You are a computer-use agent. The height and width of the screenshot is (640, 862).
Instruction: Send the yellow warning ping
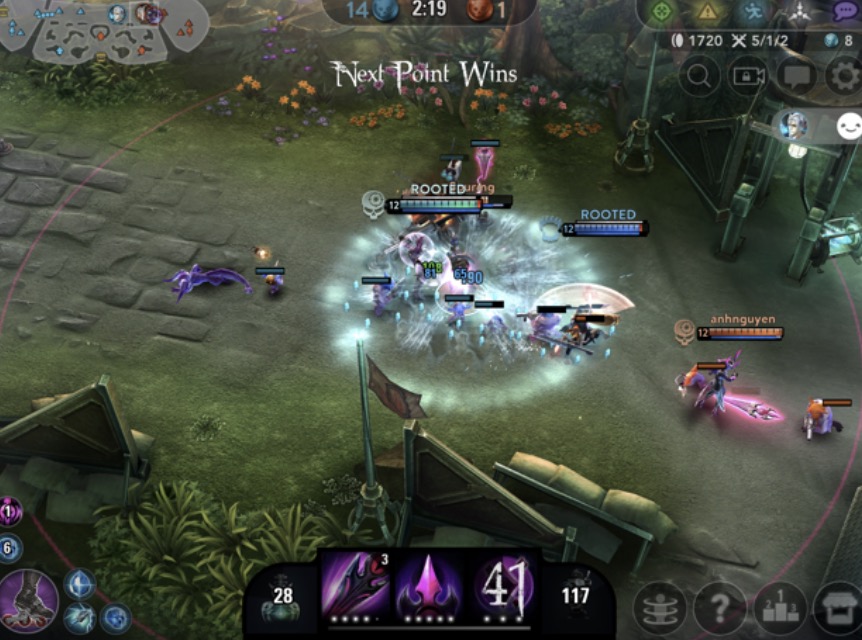tap(708, 12)
